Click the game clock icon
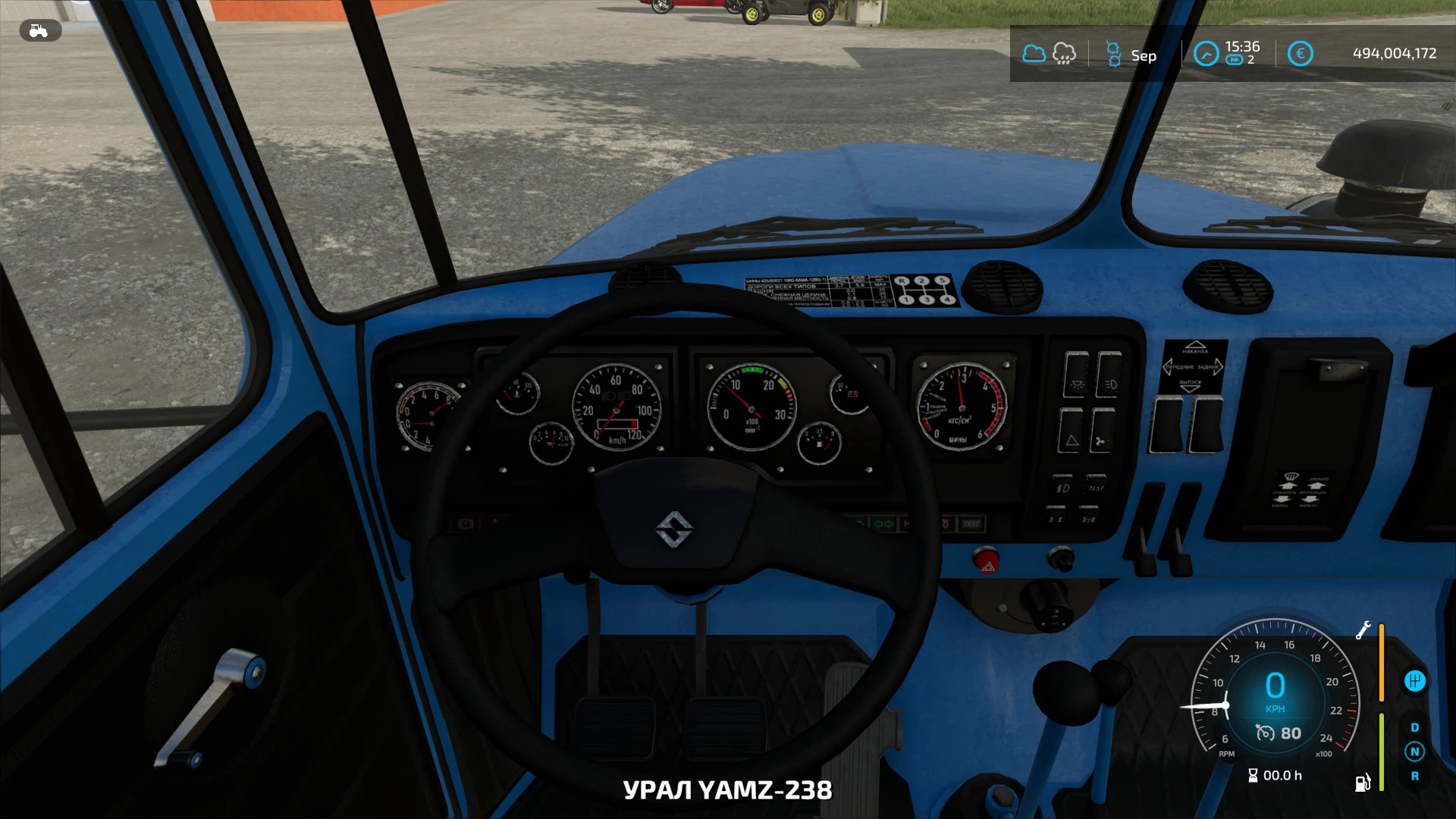The image size is (1456, 819). pyautogui.click(x=1206, y=54)
